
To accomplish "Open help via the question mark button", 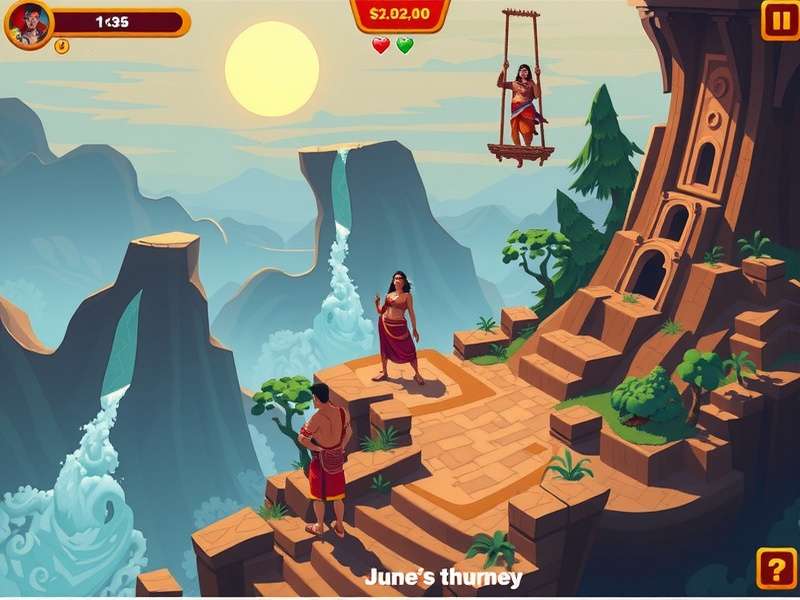I will 777,568.
